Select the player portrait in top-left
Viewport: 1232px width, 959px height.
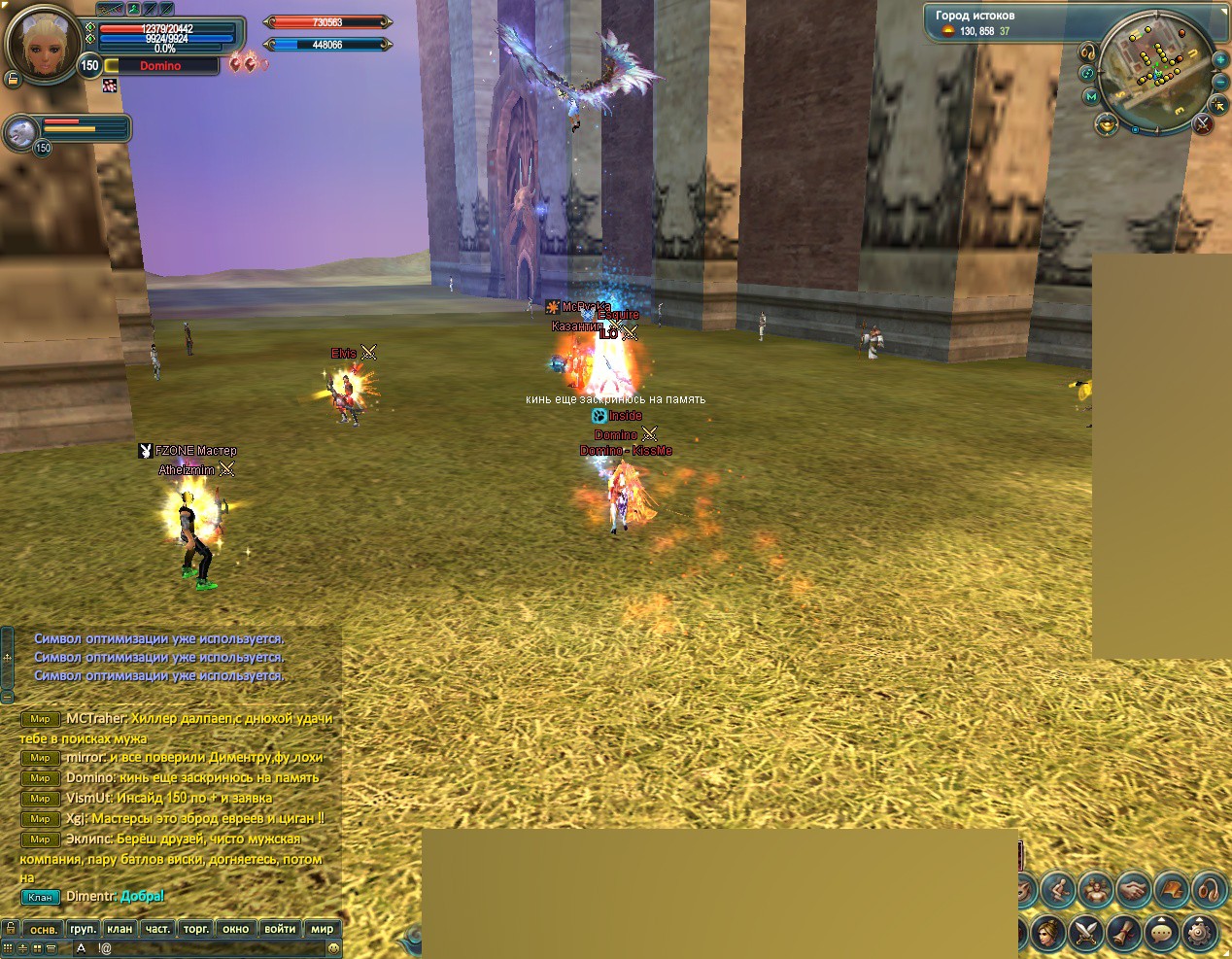tap(43, 44)
